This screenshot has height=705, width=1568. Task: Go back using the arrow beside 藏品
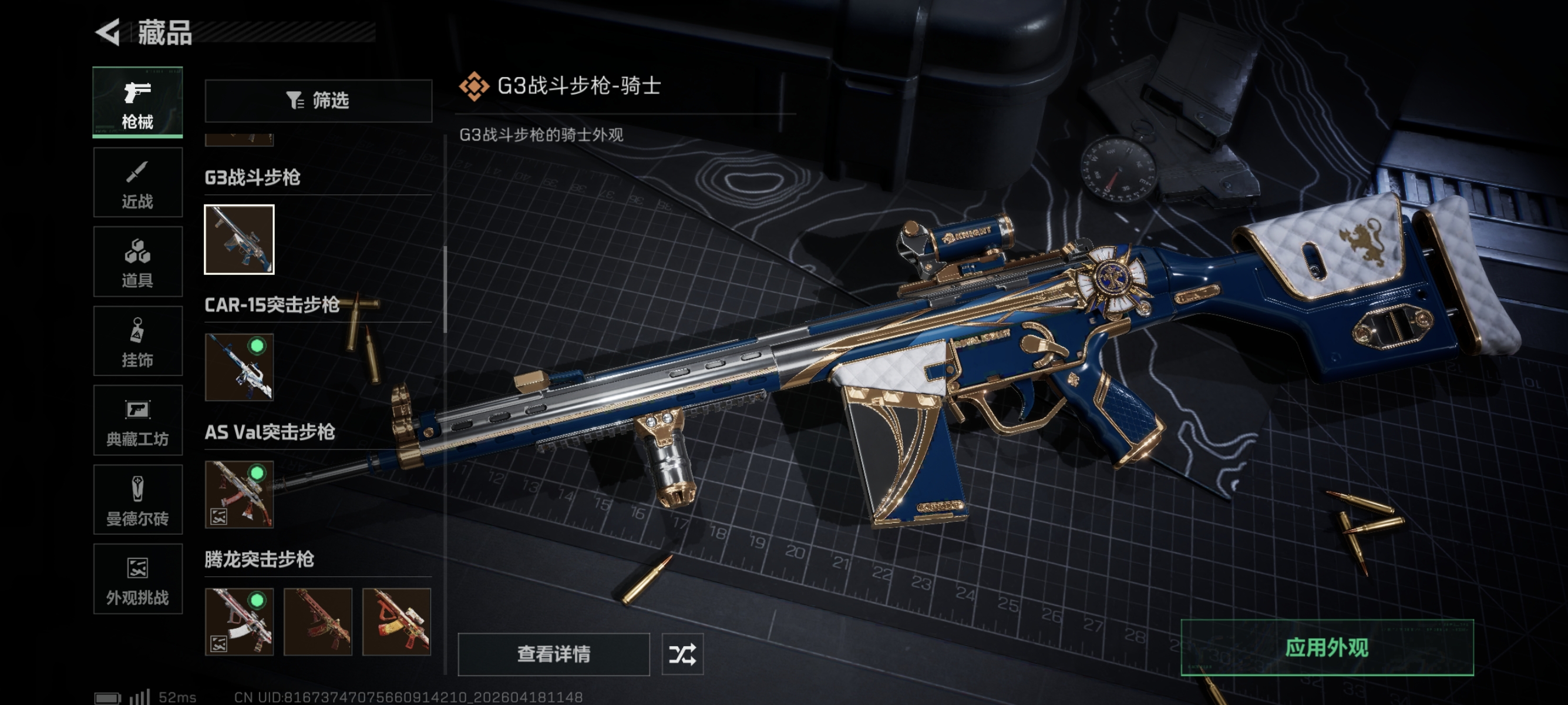point(108,32)
